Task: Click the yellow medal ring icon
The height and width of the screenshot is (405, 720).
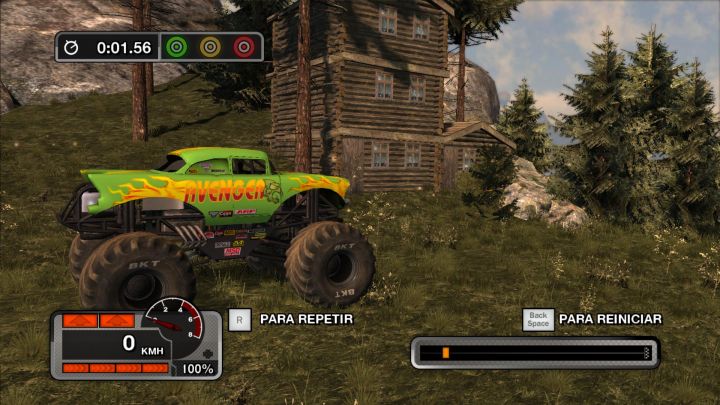Action: click(x=210, y=47)
